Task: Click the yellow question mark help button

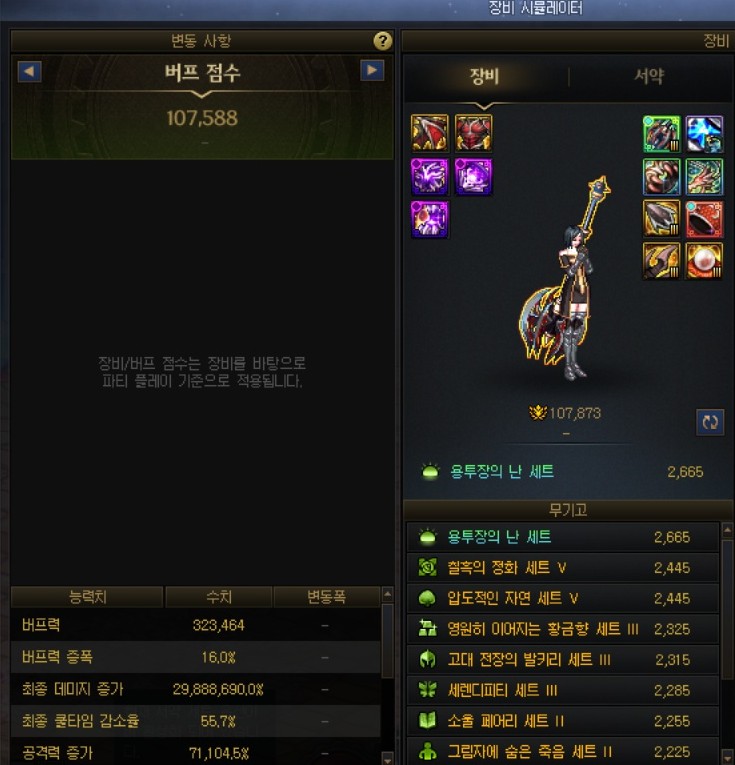Action: pos(382,41)
